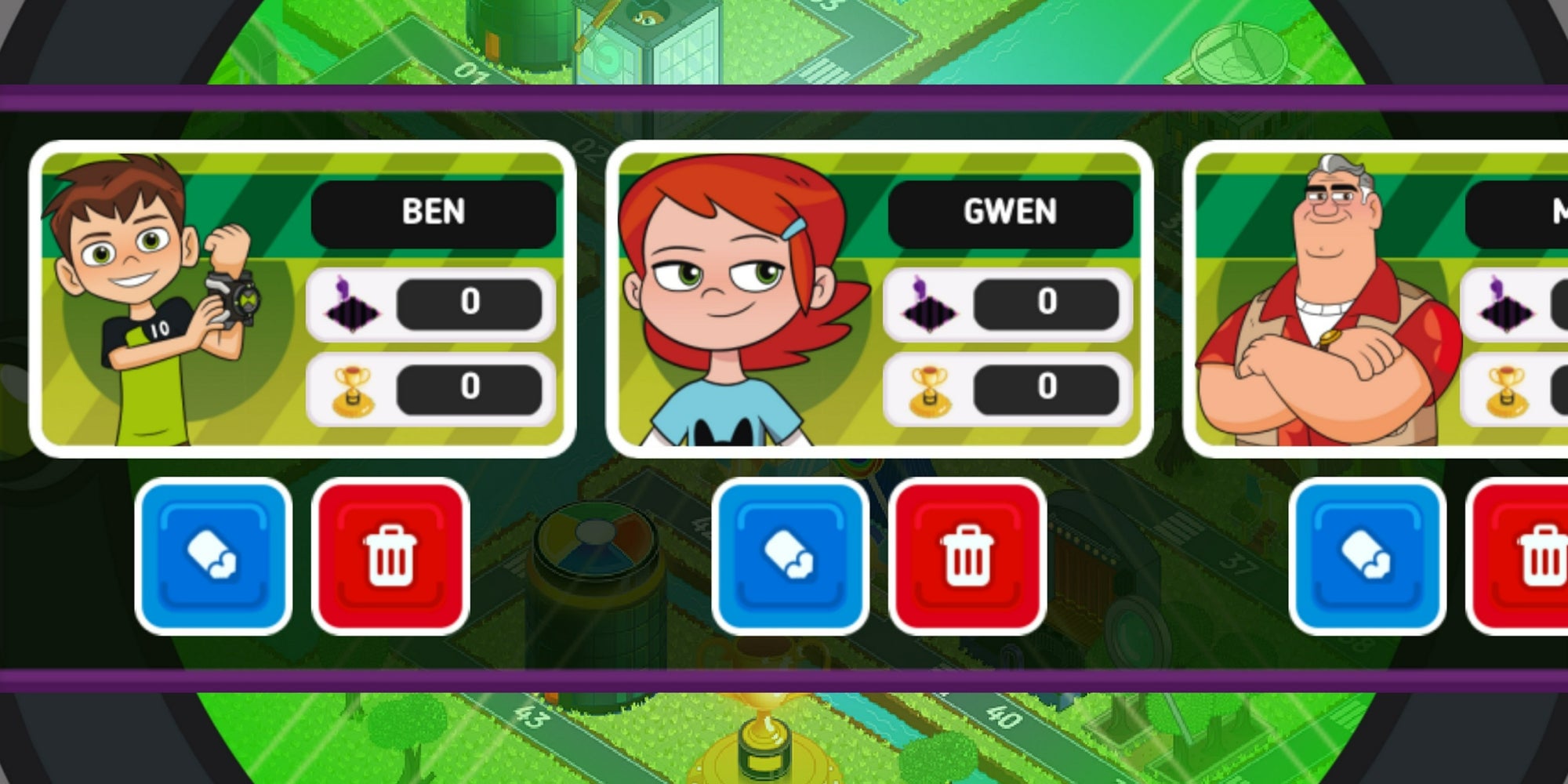This screenshot has height=784, width=1568.
Task: Click Ben's gem counter showing zero
Action: tap(468, 306)
